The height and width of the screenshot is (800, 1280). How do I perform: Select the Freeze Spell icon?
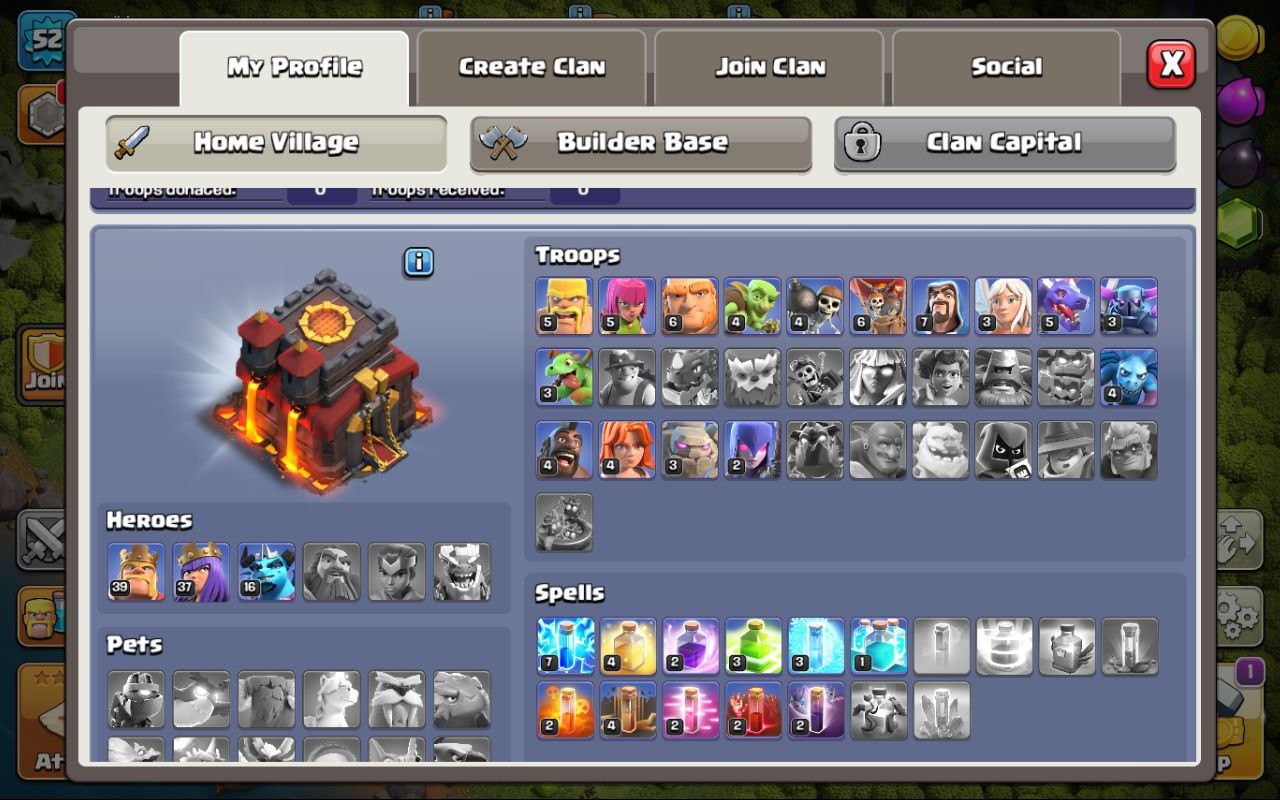[814, 646]
